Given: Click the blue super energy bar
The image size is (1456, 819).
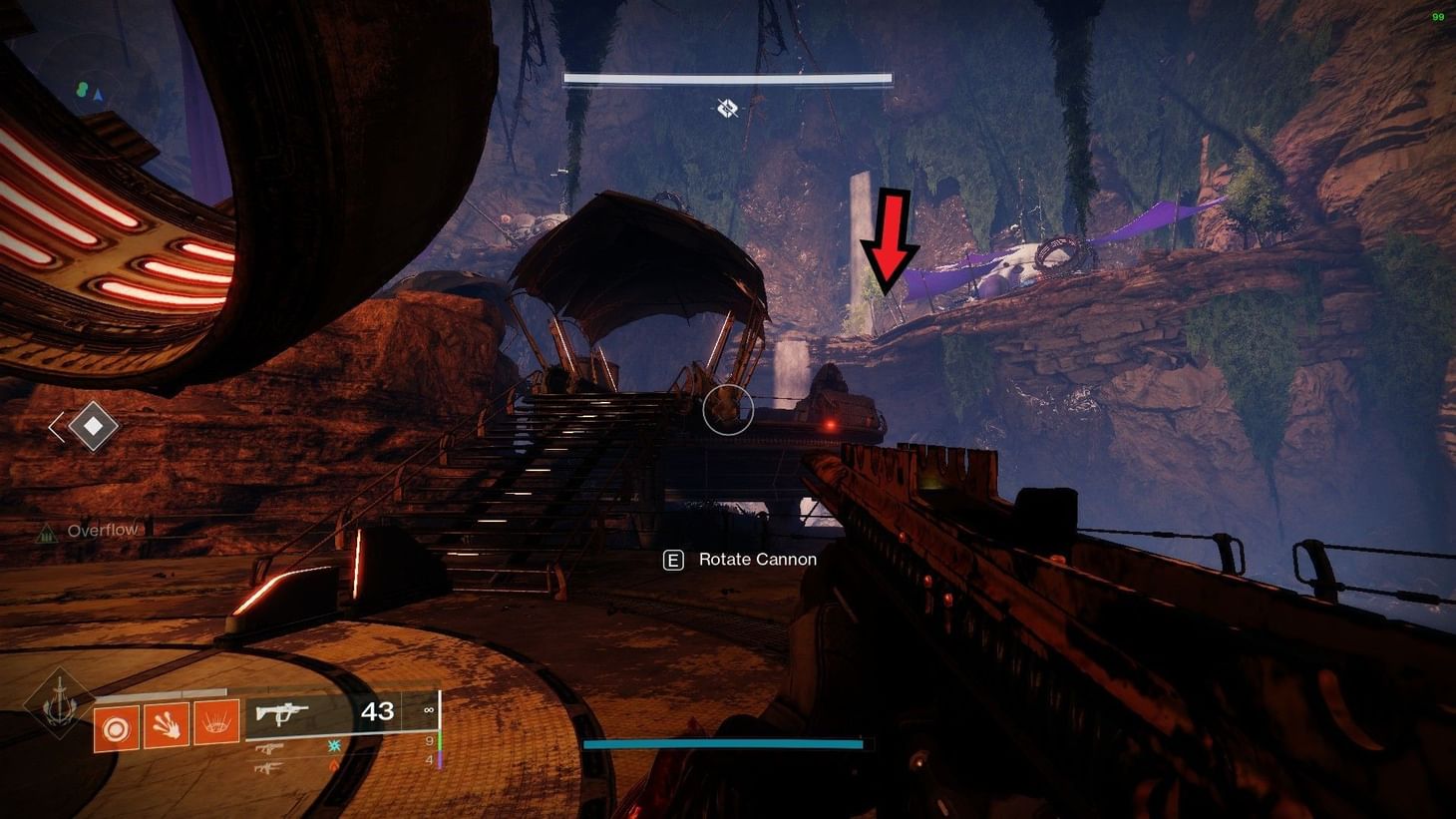Looking at the screenshot, I should [725, 744].
